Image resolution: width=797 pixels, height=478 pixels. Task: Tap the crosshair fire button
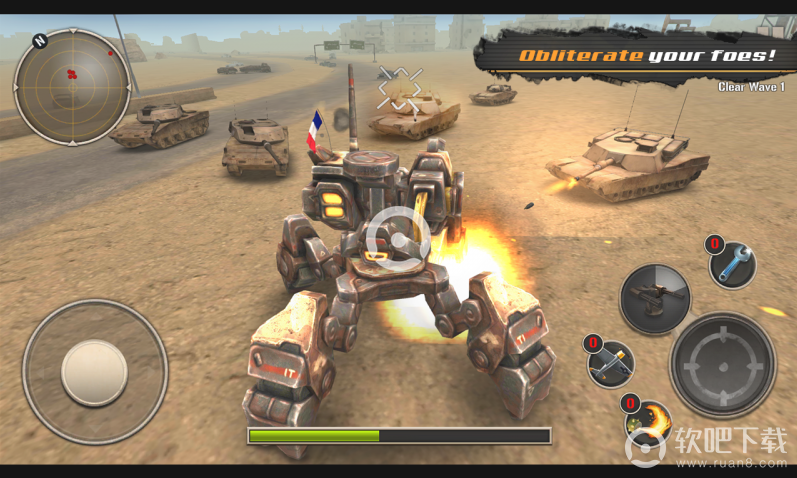pyautogui.click(x=722, y=364)
